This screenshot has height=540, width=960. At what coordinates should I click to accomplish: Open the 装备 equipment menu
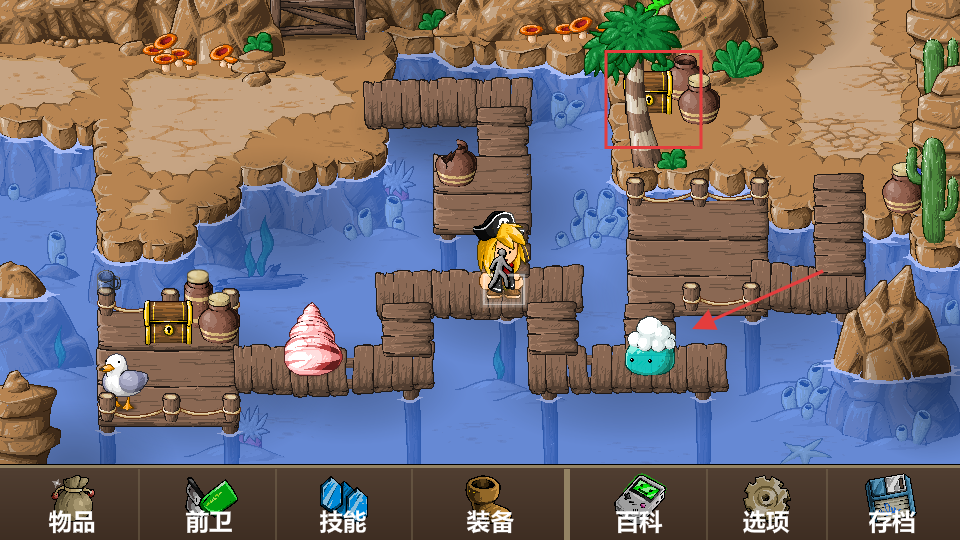point(489,504)
